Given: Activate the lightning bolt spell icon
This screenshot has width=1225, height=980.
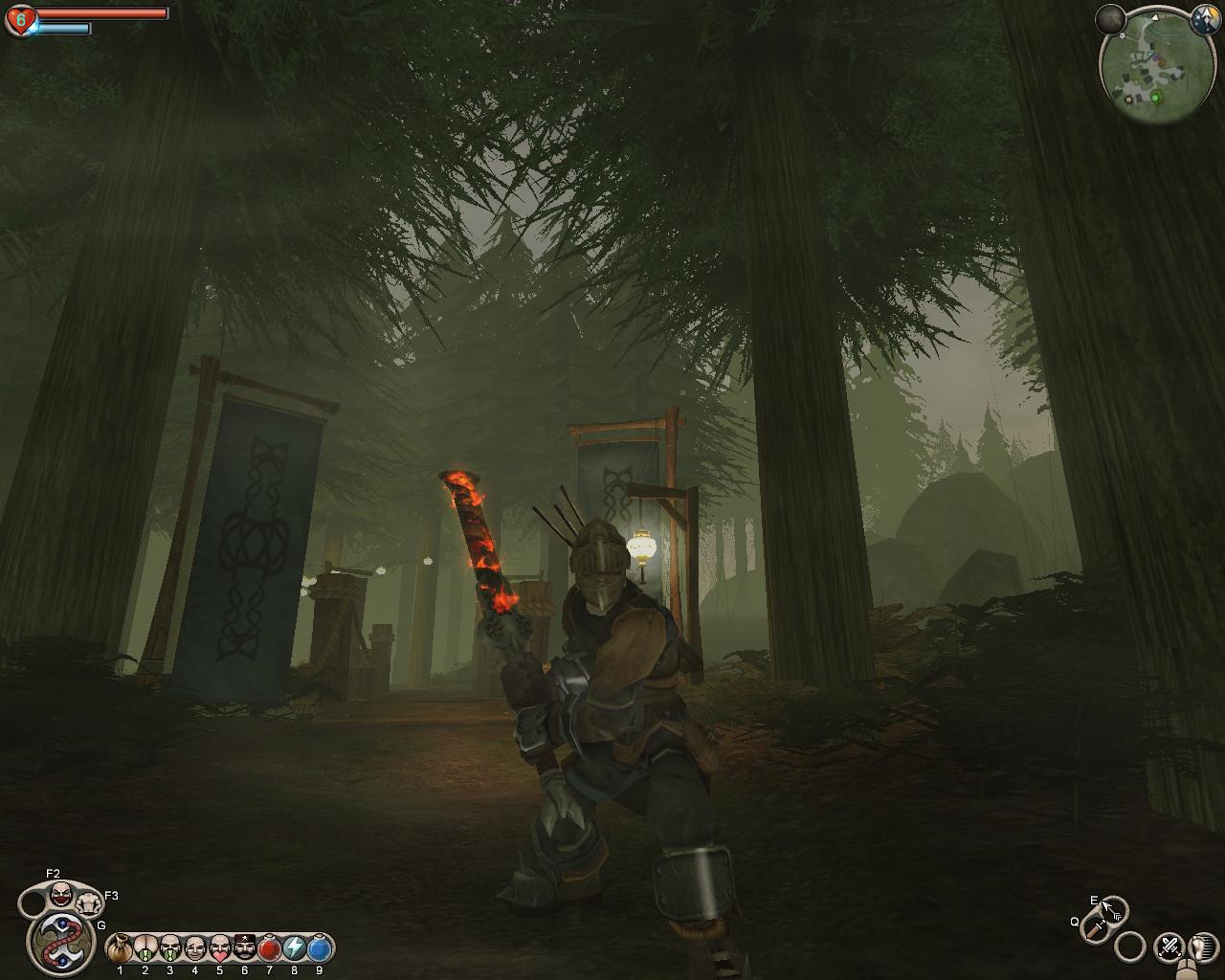Looking at the screenshot, I should [294, 948].
